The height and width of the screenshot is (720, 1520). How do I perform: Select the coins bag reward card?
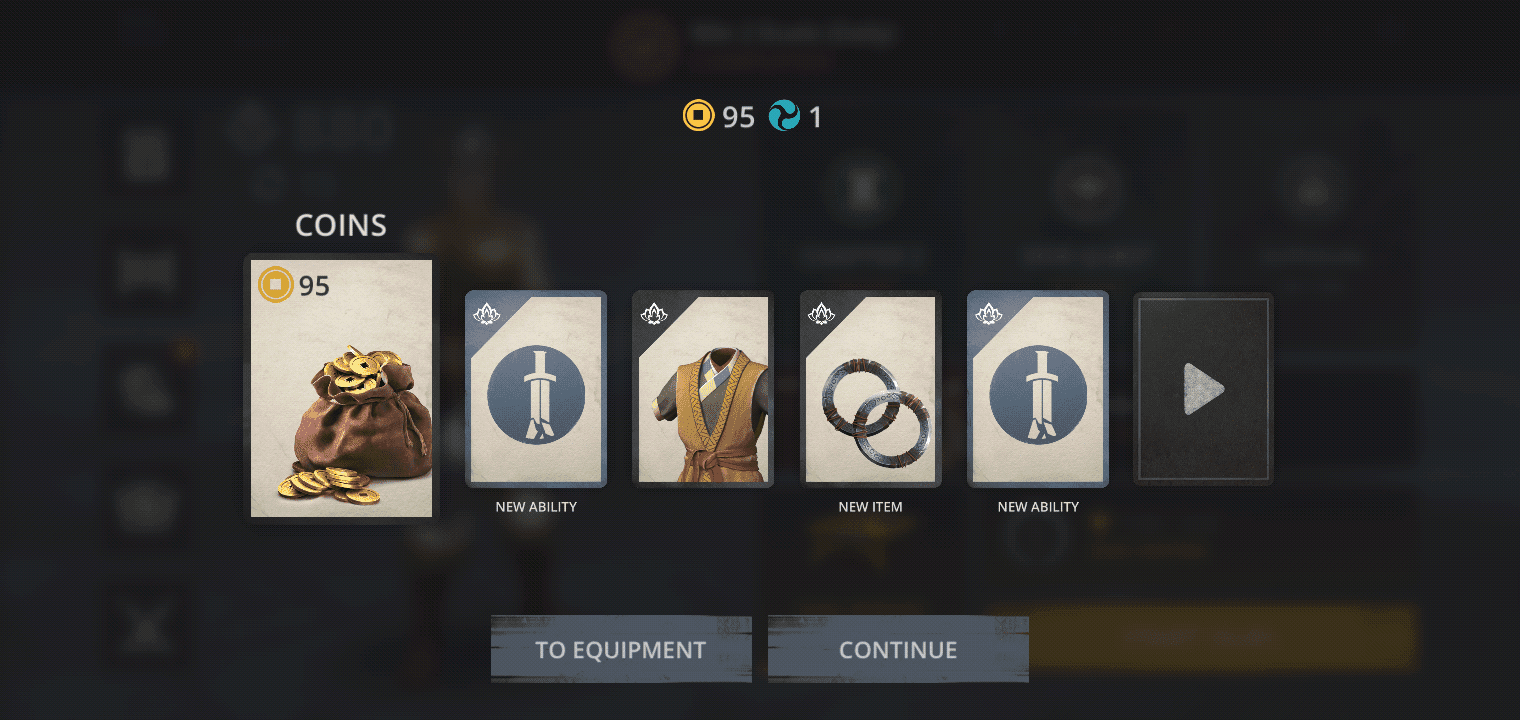pyautogui.click(x=341, y=388)
